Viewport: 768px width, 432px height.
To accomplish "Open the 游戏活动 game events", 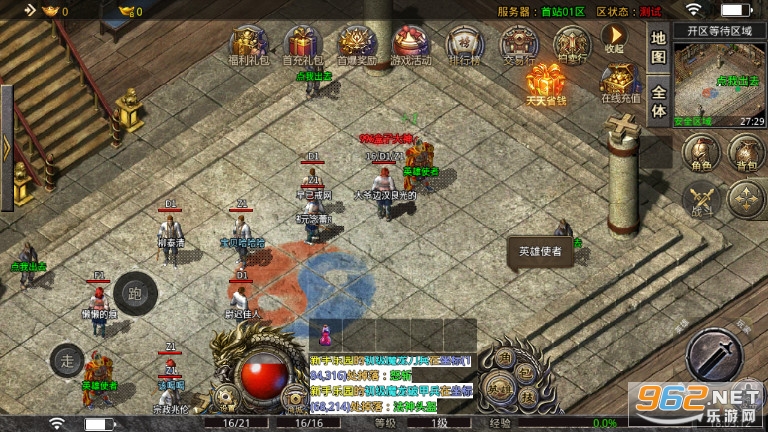I will coord(409,44).
